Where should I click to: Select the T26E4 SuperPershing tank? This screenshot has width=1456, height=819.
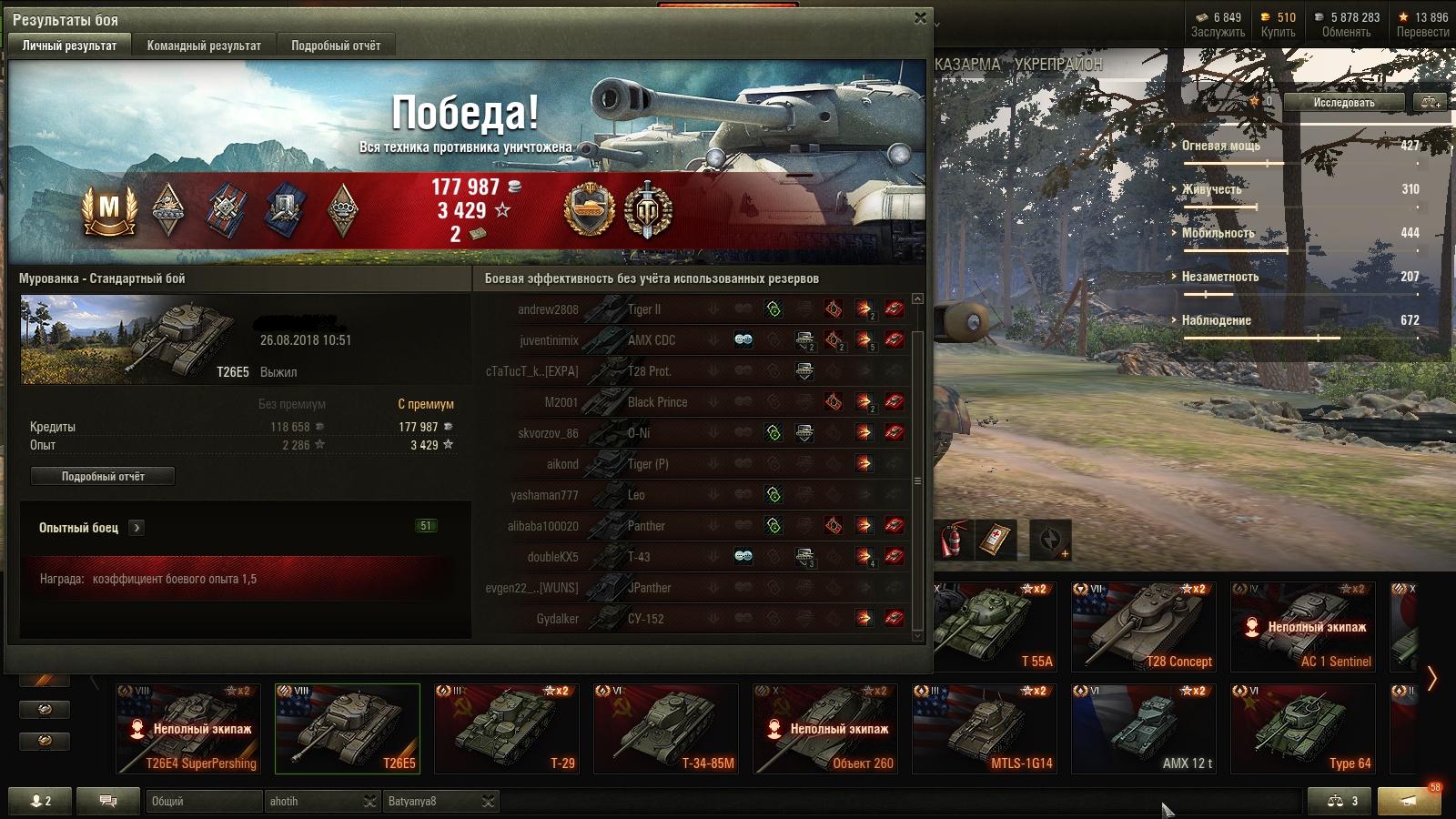188,728
